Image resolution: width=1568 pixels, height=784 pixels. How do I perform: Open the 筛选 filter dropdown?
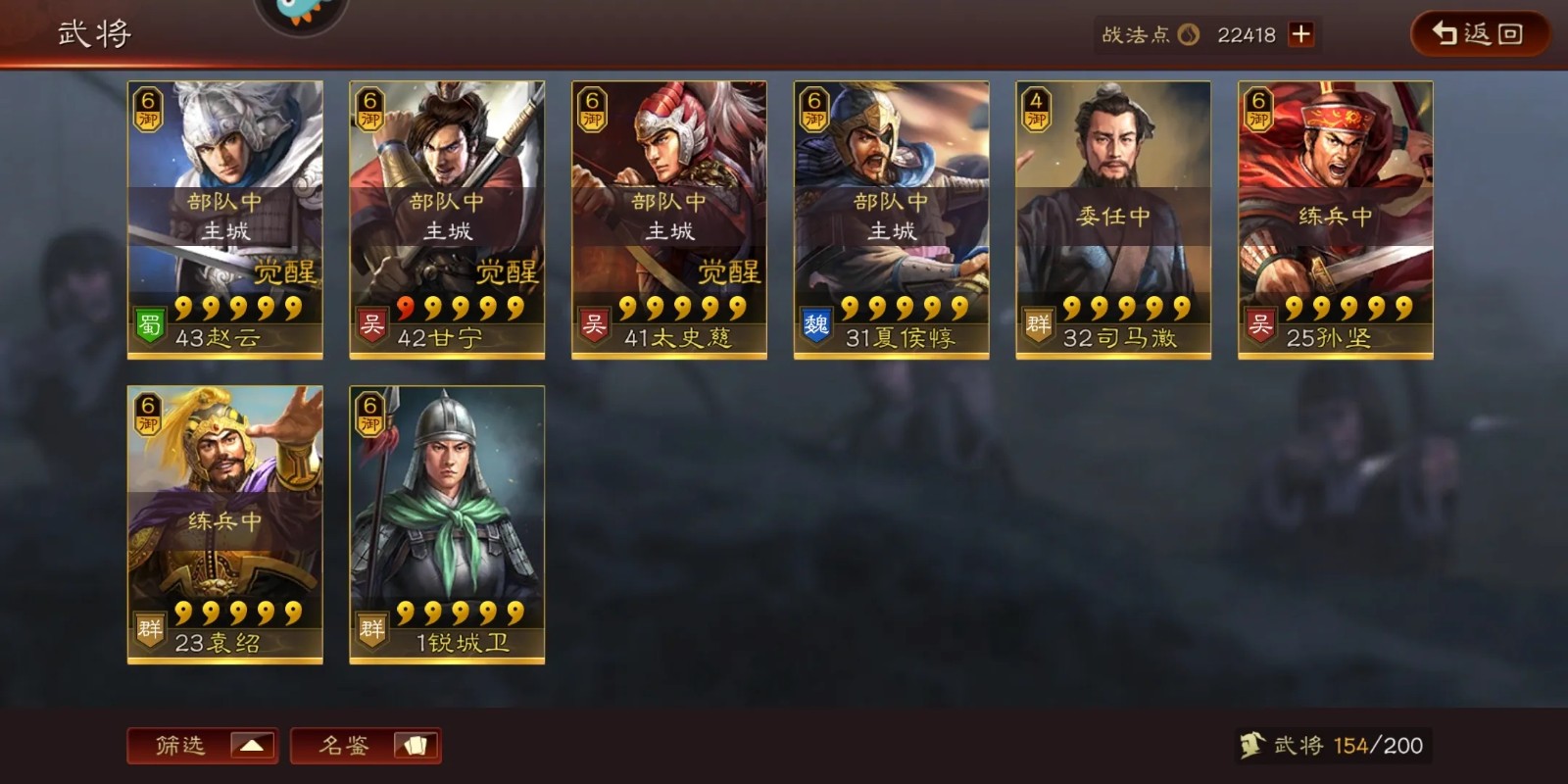203,746
